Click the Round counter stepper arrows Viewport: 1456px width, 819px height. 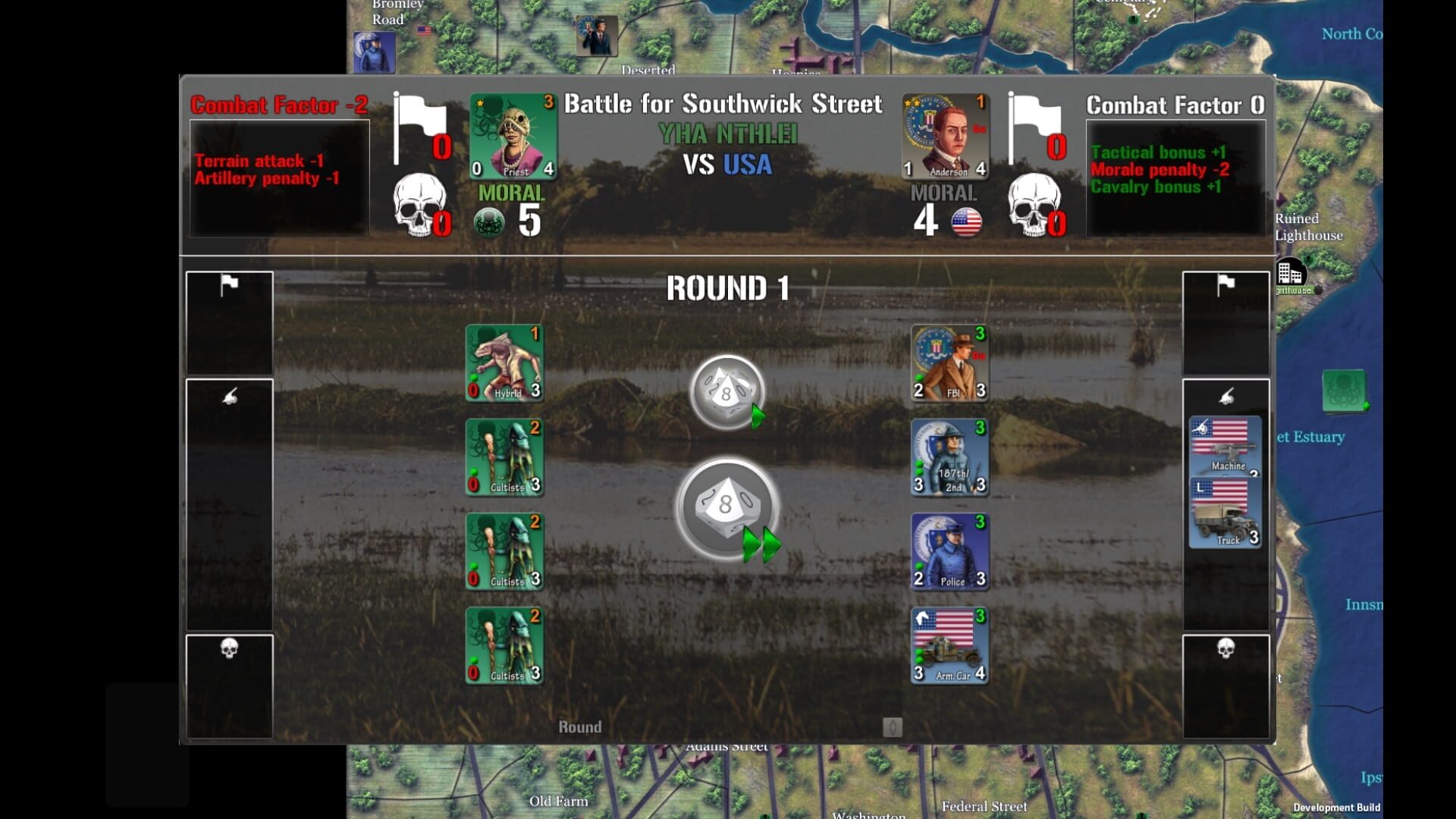[893, 726]
